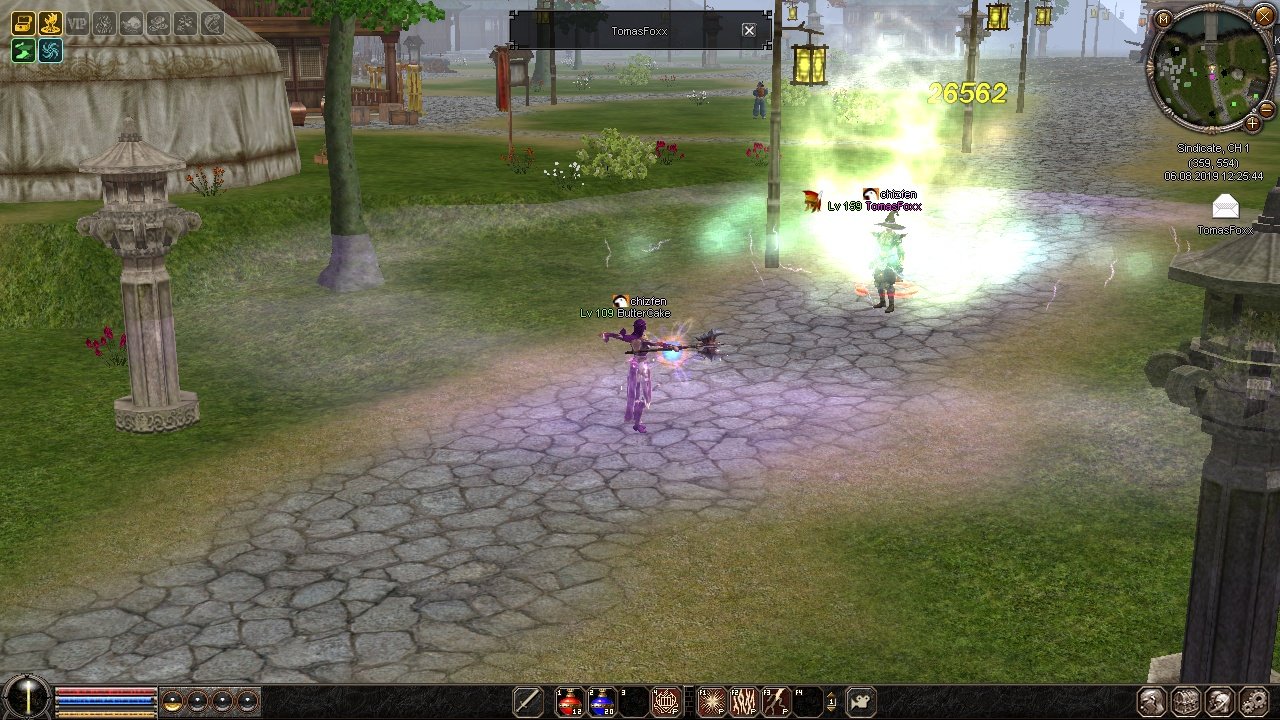The image size is (1280, 720).
Task: Open the whisper envelope from TomasFoxx
Action: pyautogui.click(x=1225, y=207)
